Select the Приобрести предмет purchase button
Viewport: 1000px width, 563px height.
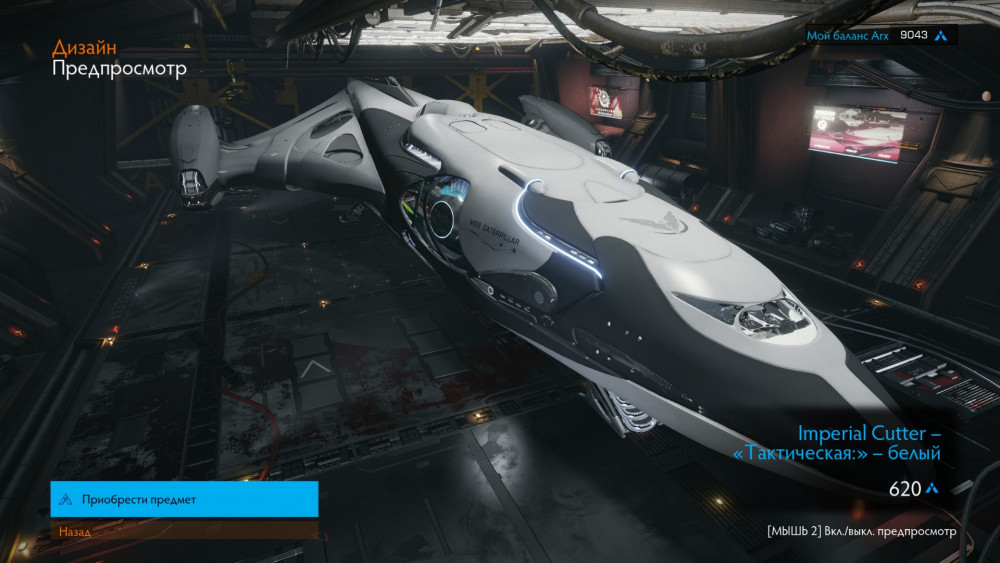point(184,499)
